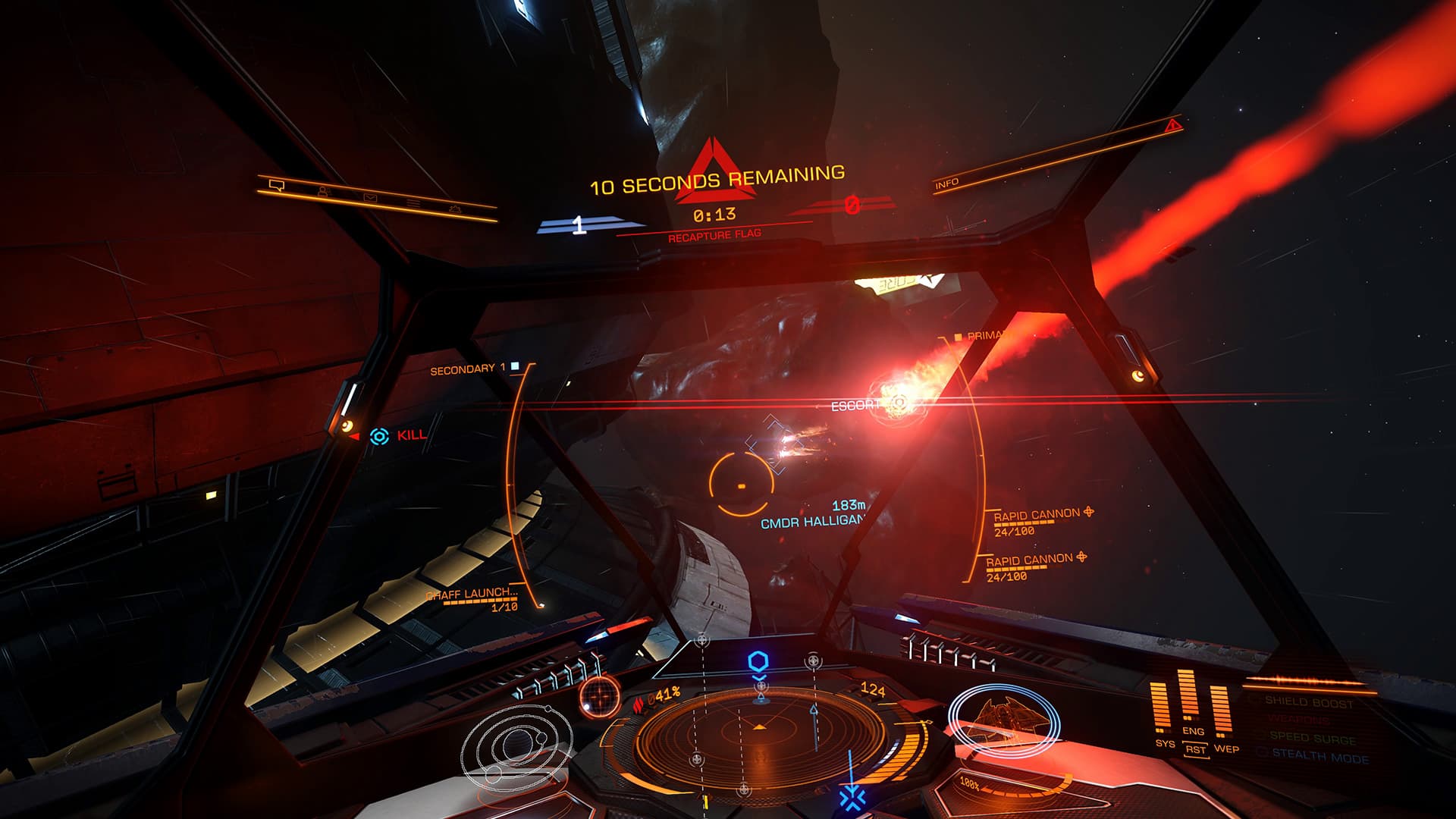Select the contacts (people) icon on the comms panel
The height and width of the screenshot is (819, 1456).
[323, 192]
